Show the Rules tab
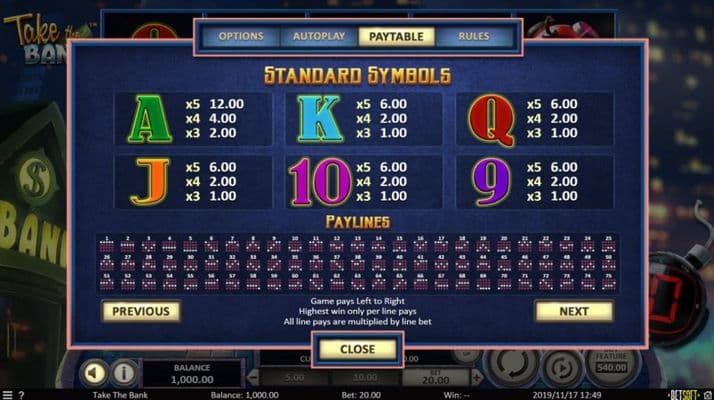The height and width of the screenshot is (400, 714). [x=474, y=37]
